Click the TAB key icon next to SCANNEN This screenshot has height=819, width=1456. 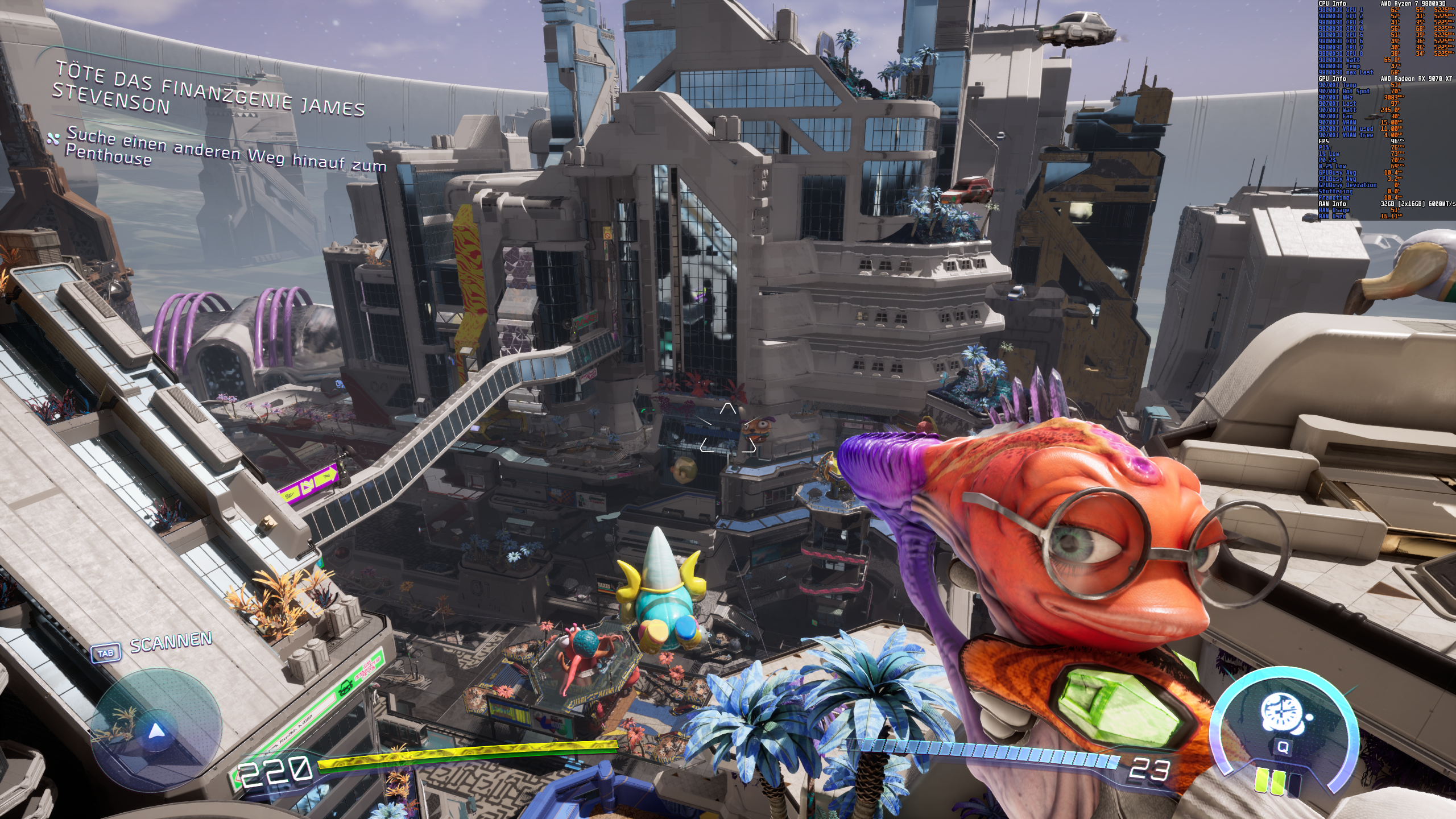pos(105,654)
